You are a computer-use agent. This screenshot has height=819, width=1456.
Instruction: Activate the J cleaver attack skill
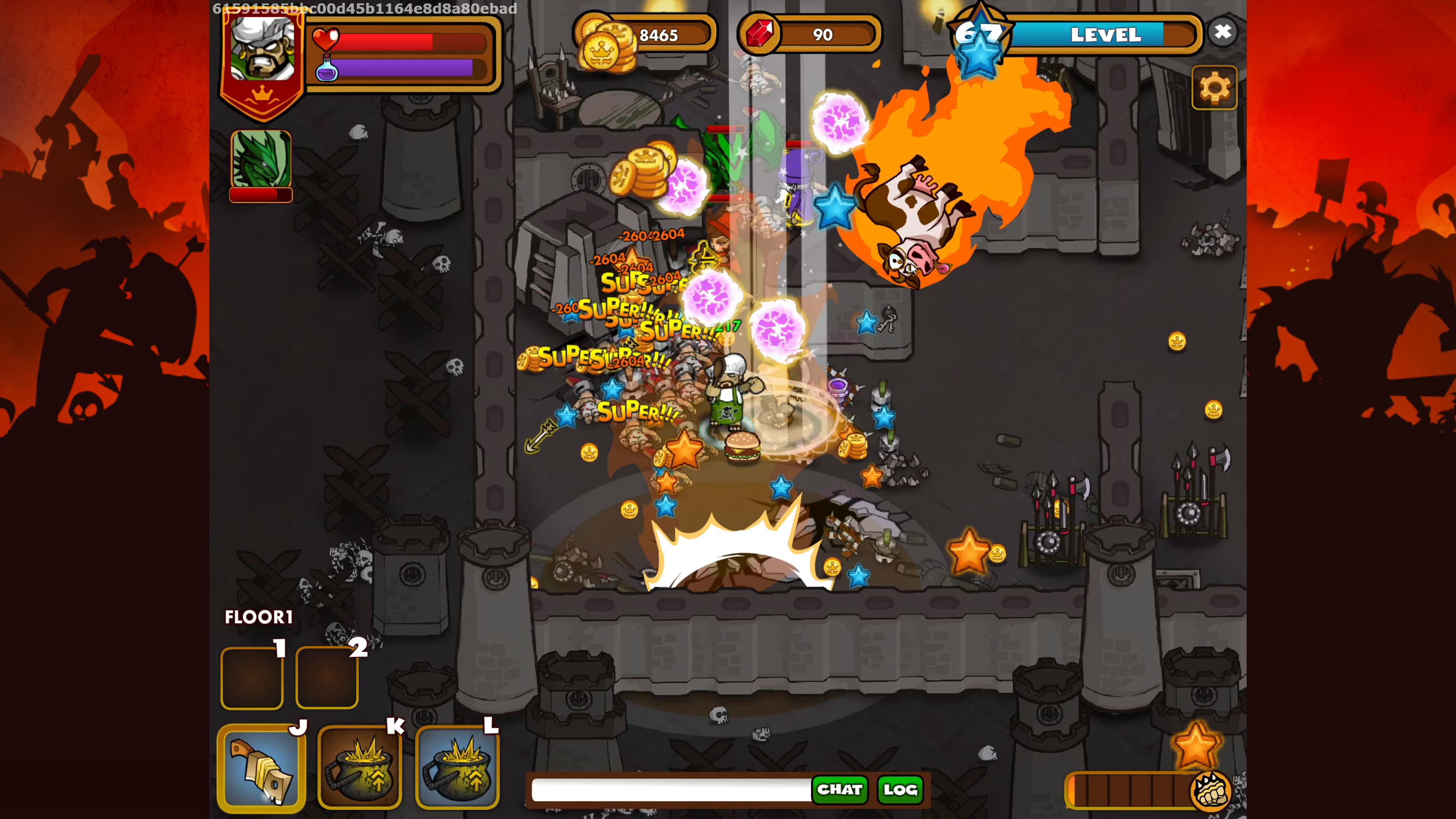pos(261,767)
